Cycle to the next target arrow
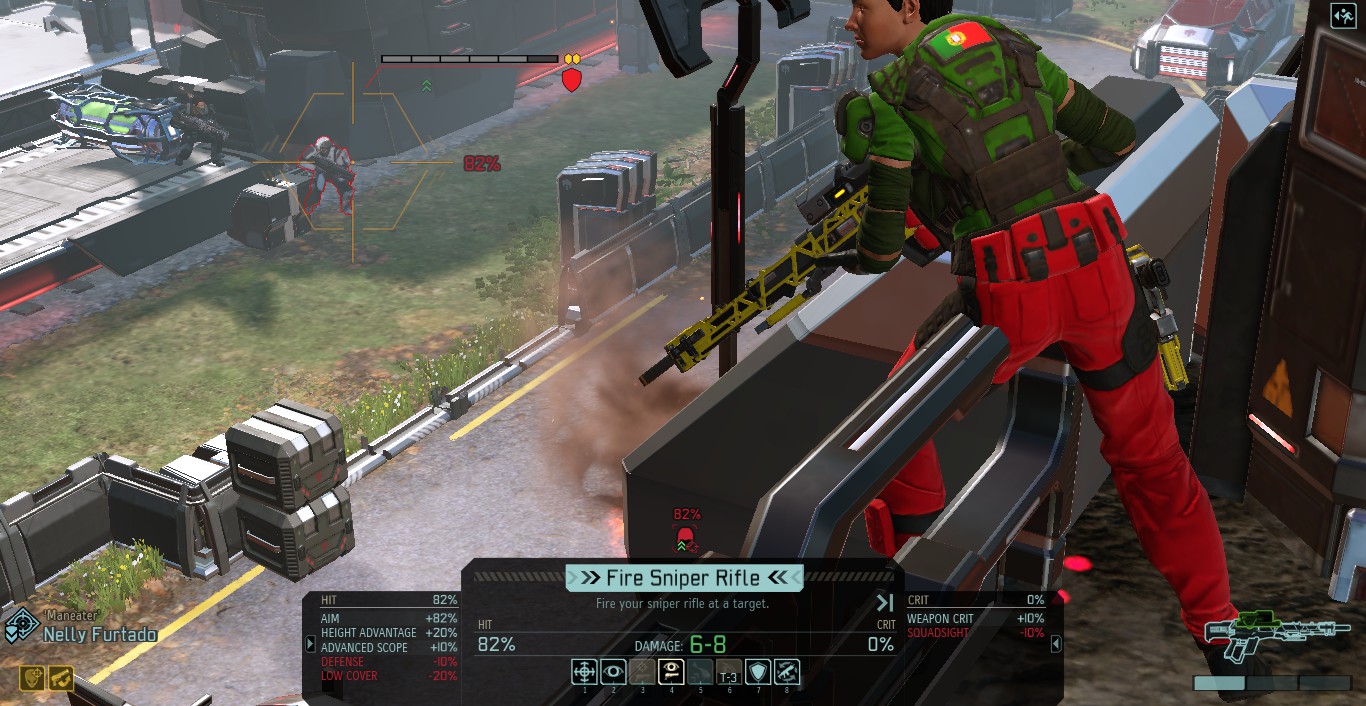This screenshot has height=706, width=1366. click(x=885, y=603)
